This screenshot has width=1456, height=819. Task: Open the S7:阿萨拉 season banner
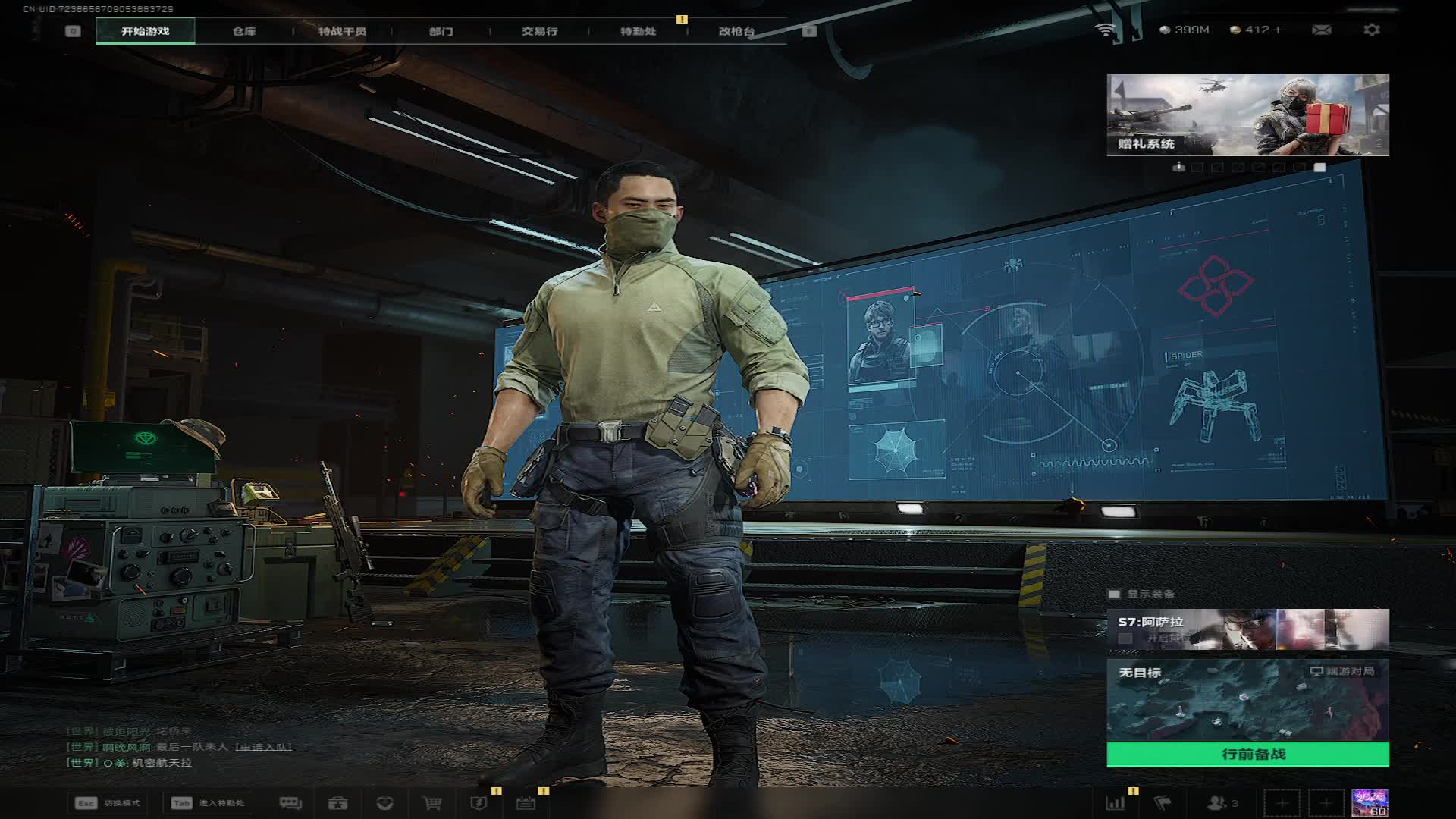click(1247, 629)
